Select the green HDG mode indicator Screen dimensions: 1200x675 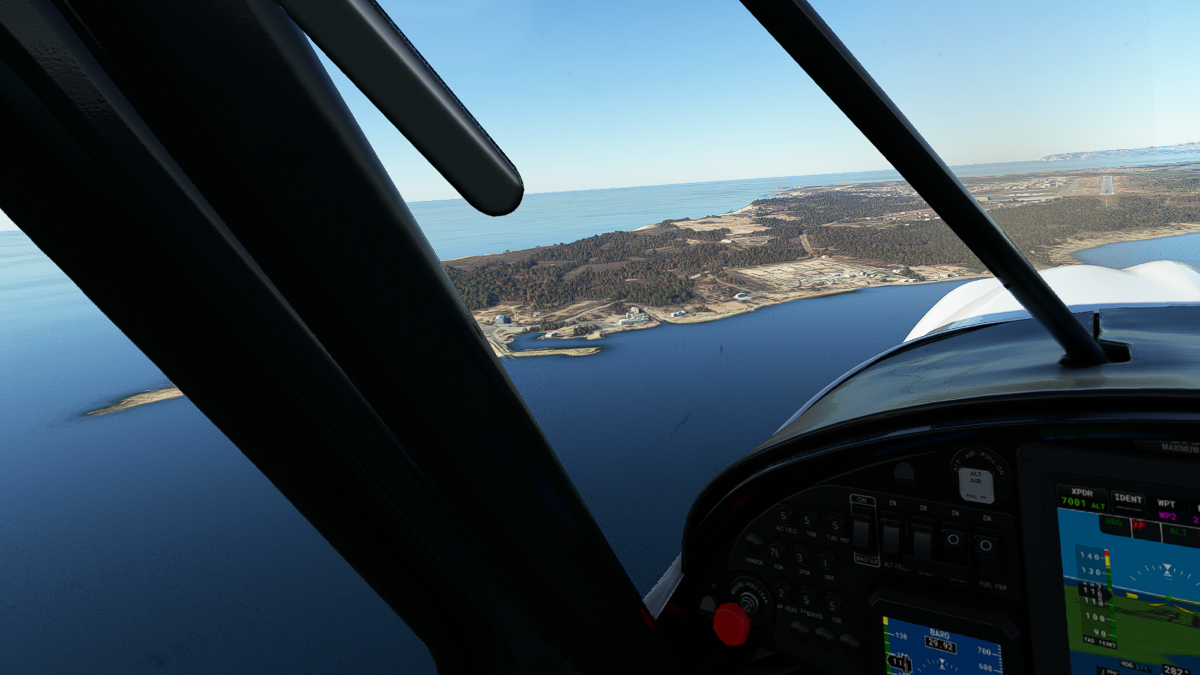(x=1112, y=523)
